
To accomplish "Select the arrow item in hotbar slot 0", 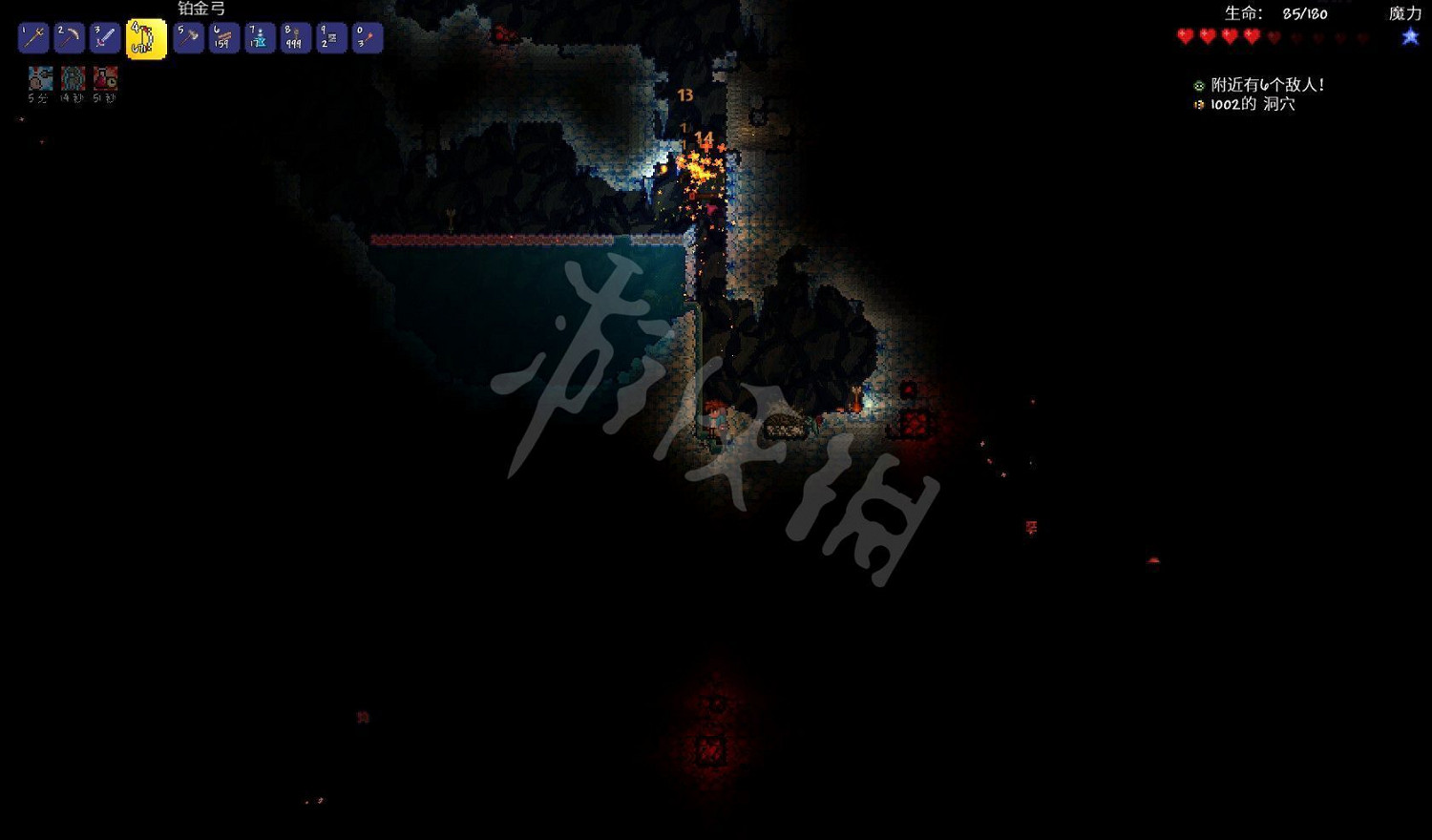I will pyautogui.click(x=367, y=37).
